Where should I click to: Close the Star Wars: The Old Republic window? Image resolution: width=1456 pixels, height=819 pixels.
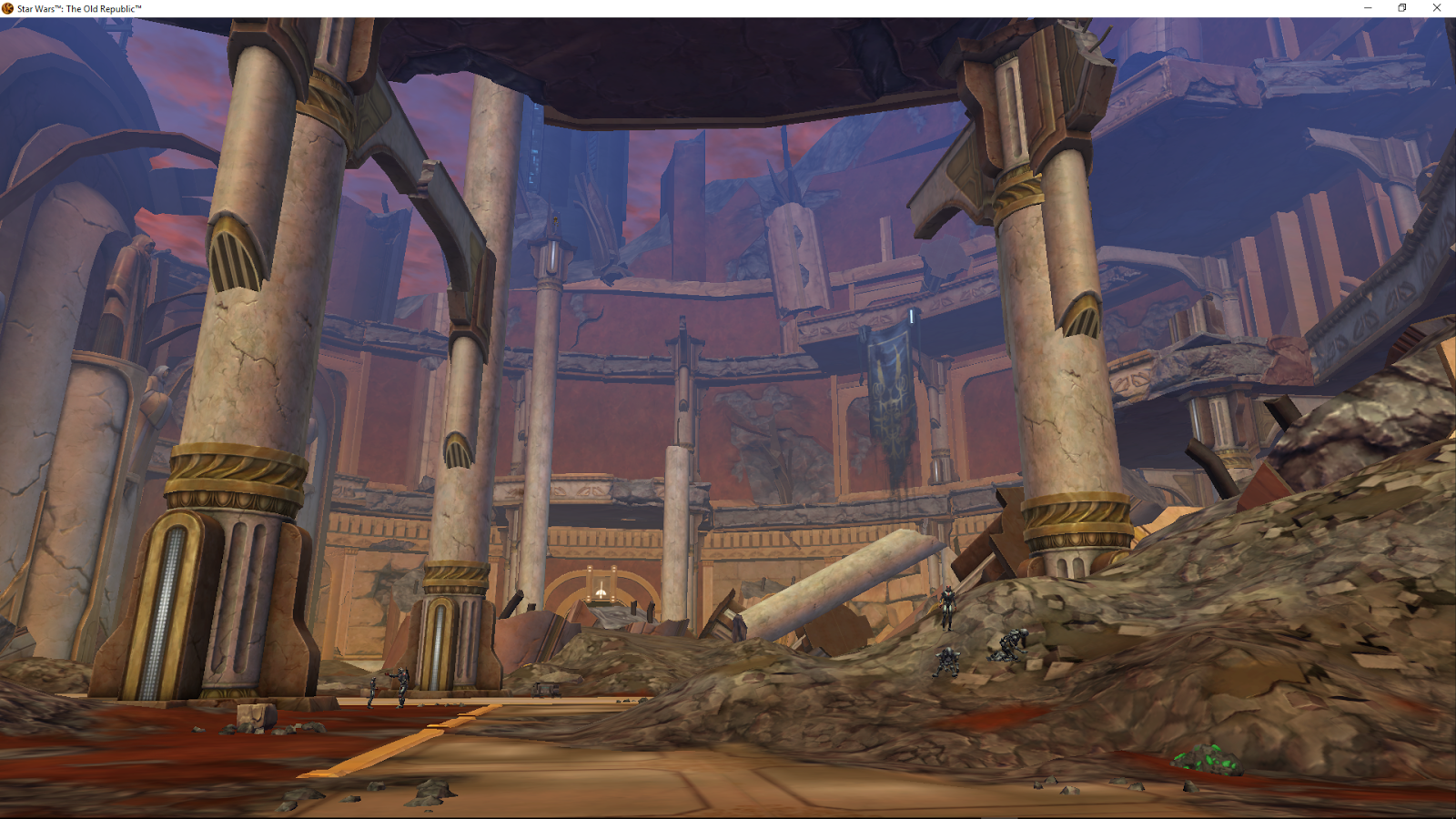click(1436, 8)
